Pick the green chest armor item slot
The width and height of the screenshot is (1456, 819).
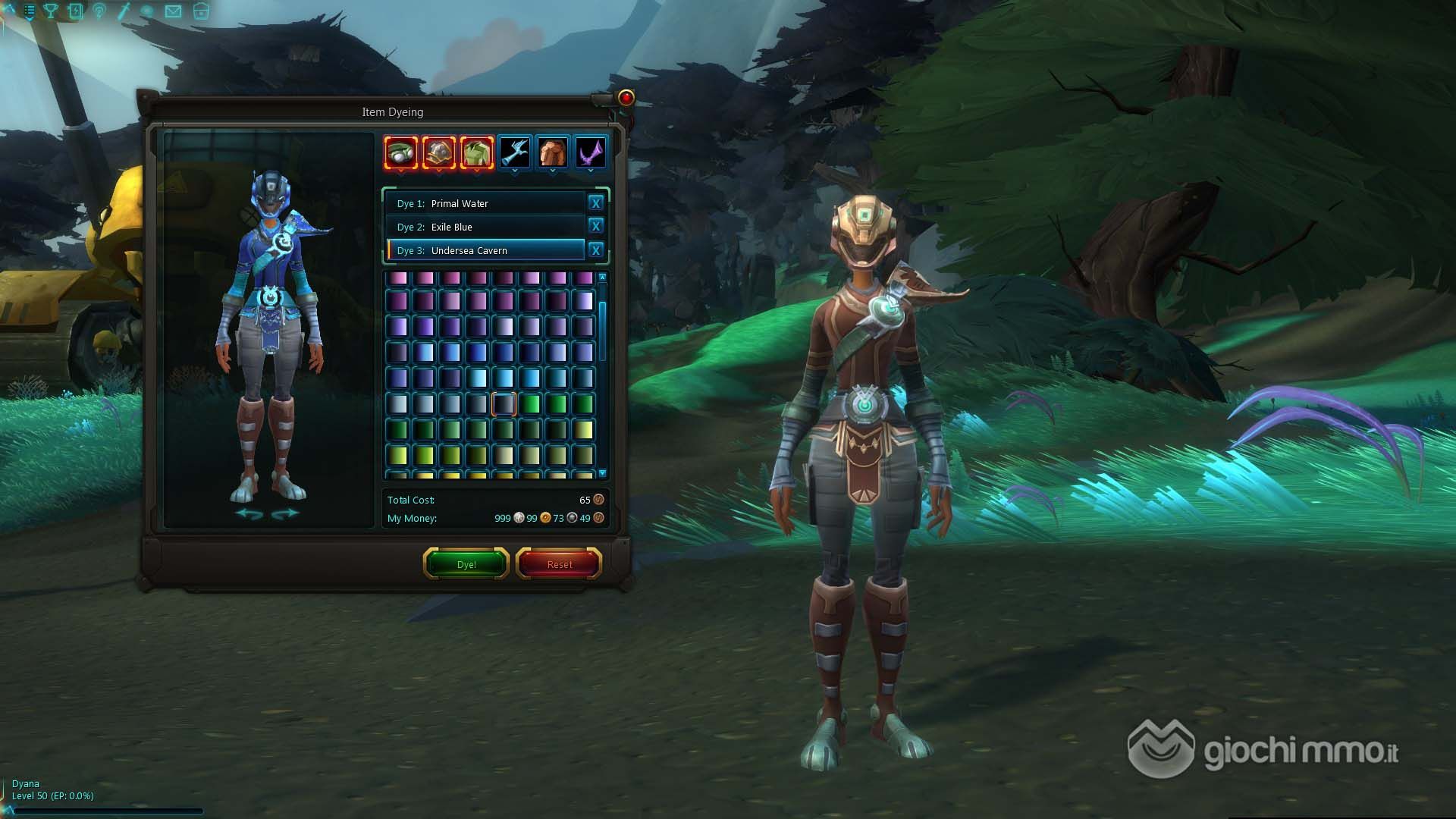476,153
